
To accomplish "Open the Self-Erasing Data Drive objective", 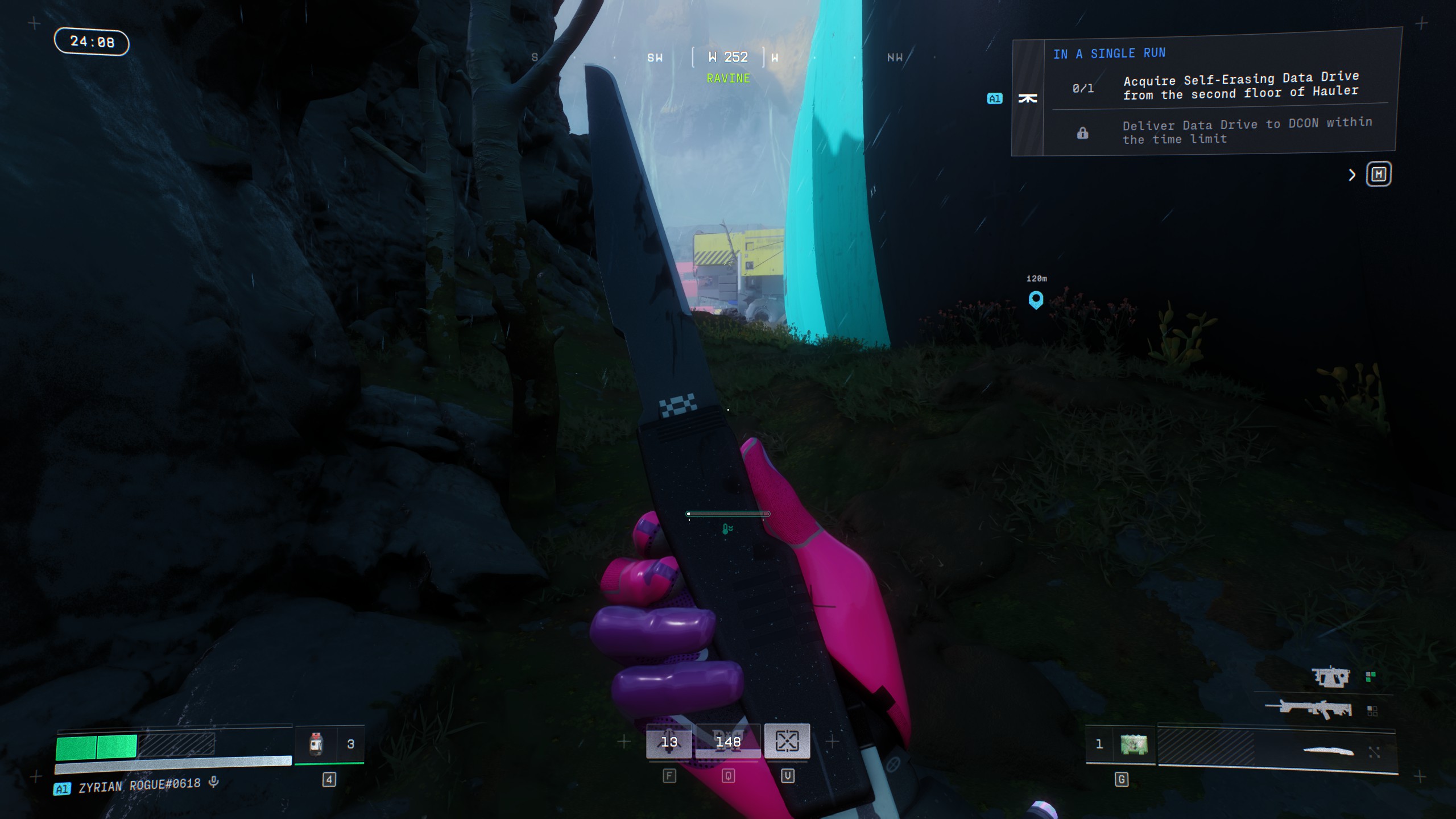I will pyautogui.click(x=1240, y=86).
